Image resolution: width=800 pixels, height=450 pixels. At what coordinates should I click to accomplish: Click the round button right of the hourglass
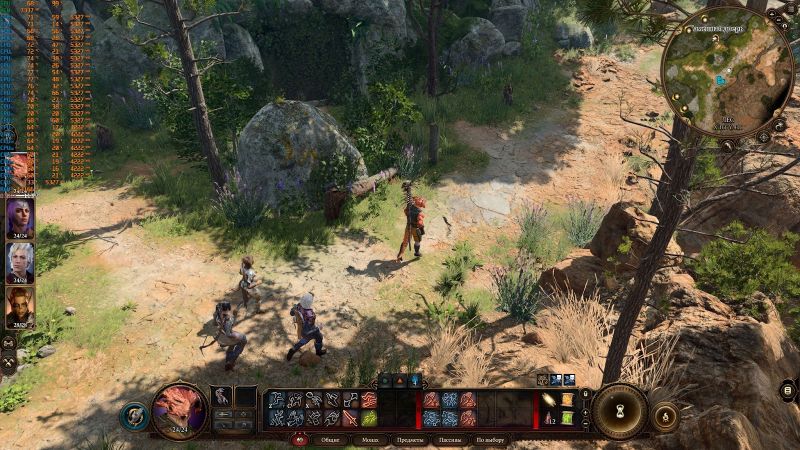click(664, 414)
